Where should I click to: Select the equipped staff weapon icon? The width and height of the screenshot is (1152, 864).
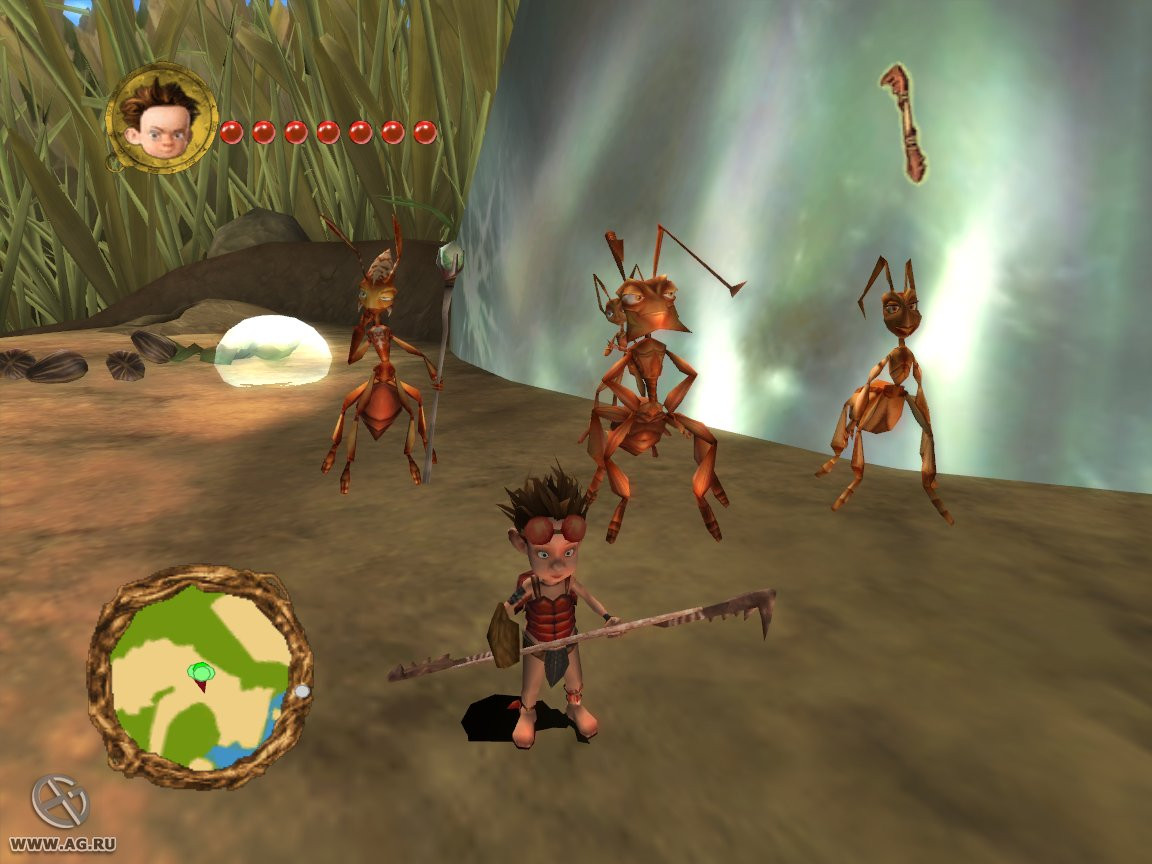pyautogui.click(x=904, y=122)
